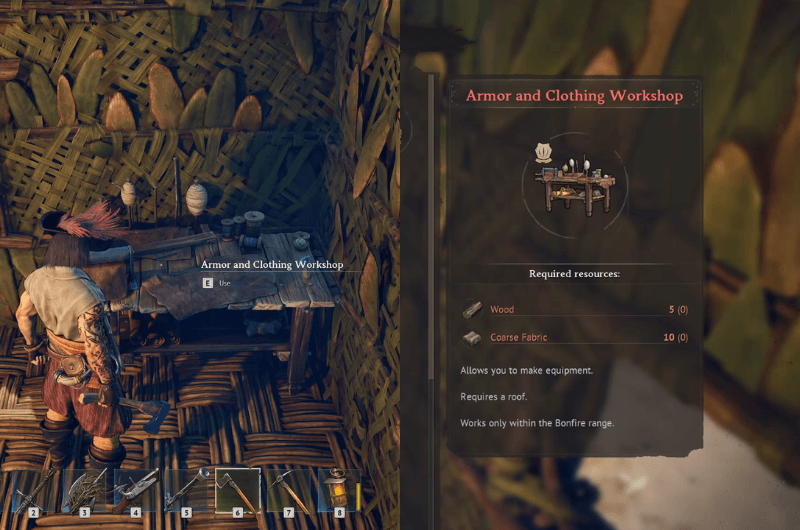Select the blunderbuss in slot 5

pos(187,490)
